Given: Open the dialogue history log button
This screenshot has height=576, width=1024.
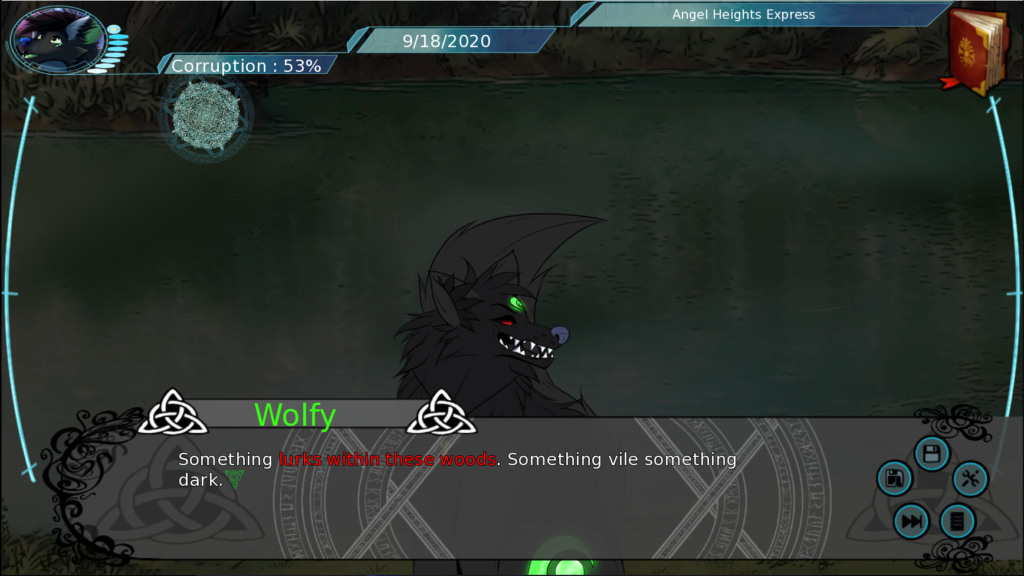Looking at the screenshot, I should [x=957, y=521].
